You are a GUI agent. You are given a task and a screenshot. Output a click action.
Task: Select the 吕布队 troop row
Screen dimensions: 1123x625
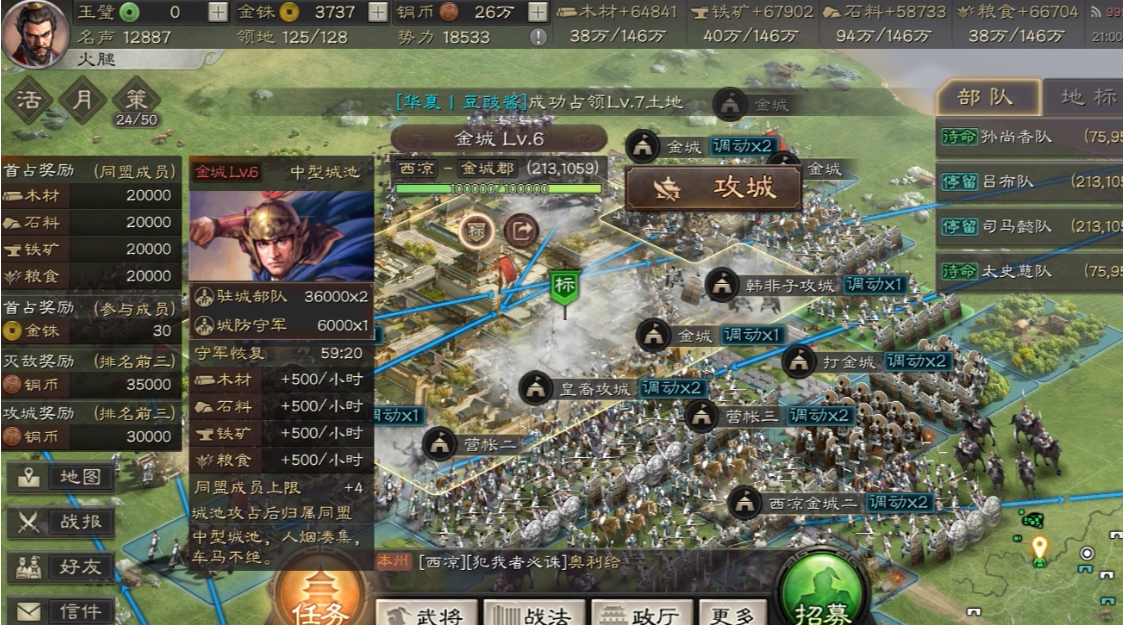point(1030,181)
